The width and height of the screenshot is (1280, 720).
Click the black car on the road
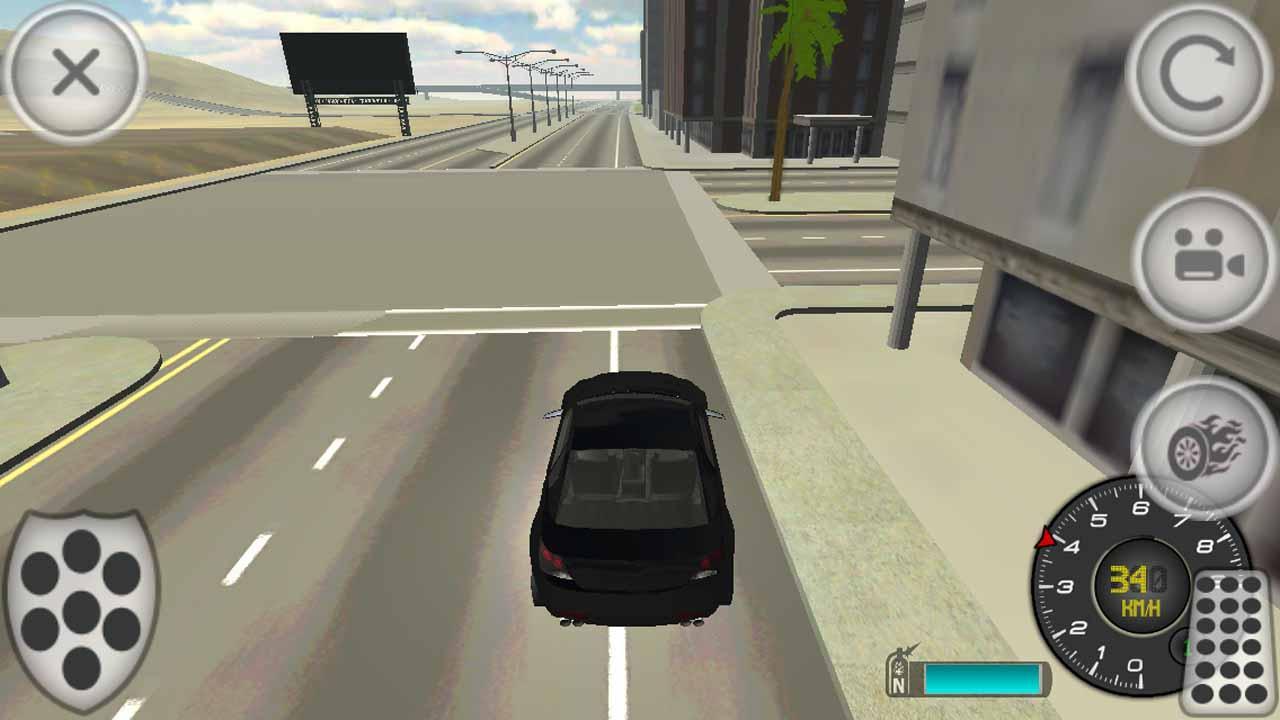[630, 500]
